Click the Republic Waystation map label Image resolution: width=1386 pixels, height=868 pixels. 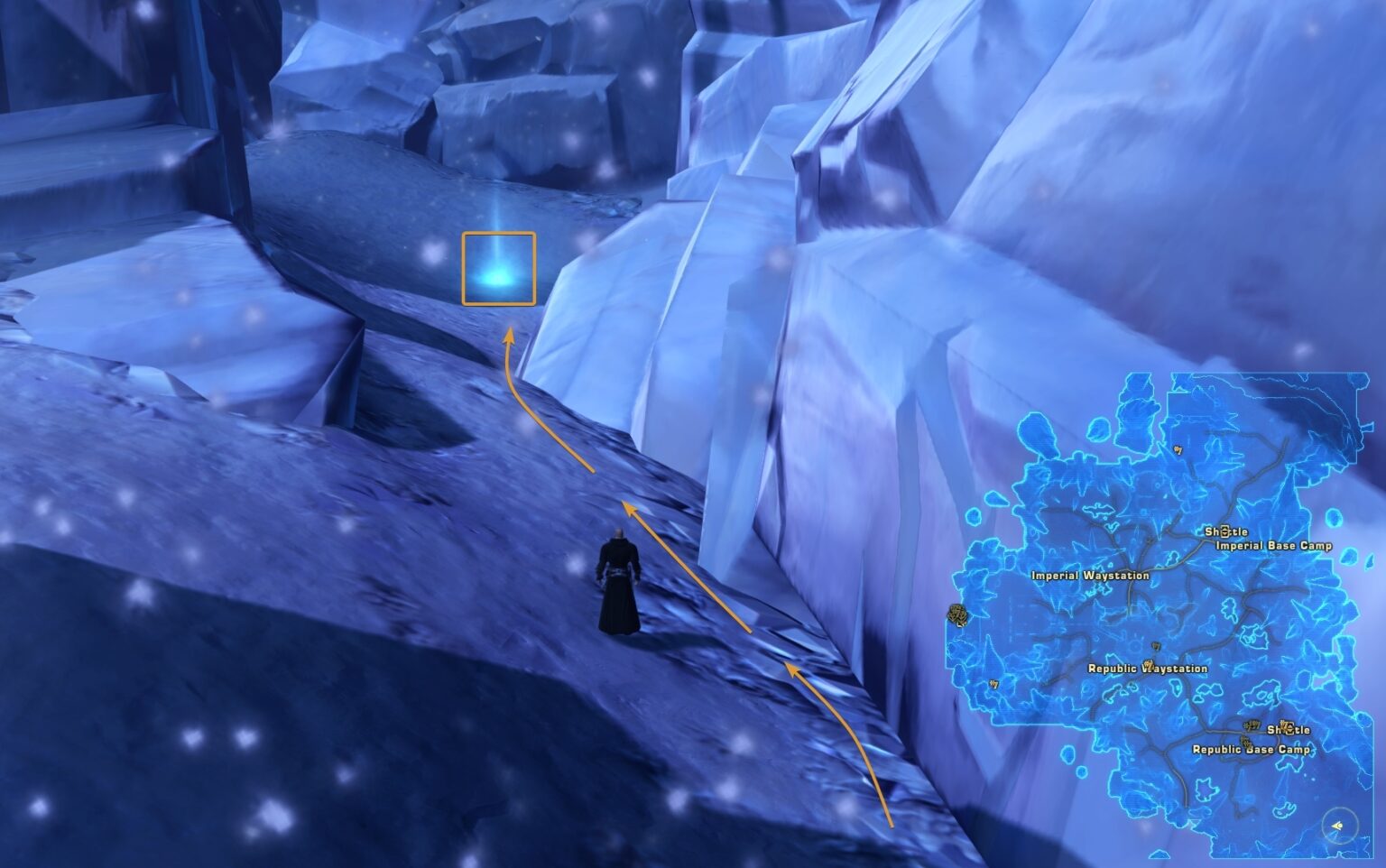1147,668
